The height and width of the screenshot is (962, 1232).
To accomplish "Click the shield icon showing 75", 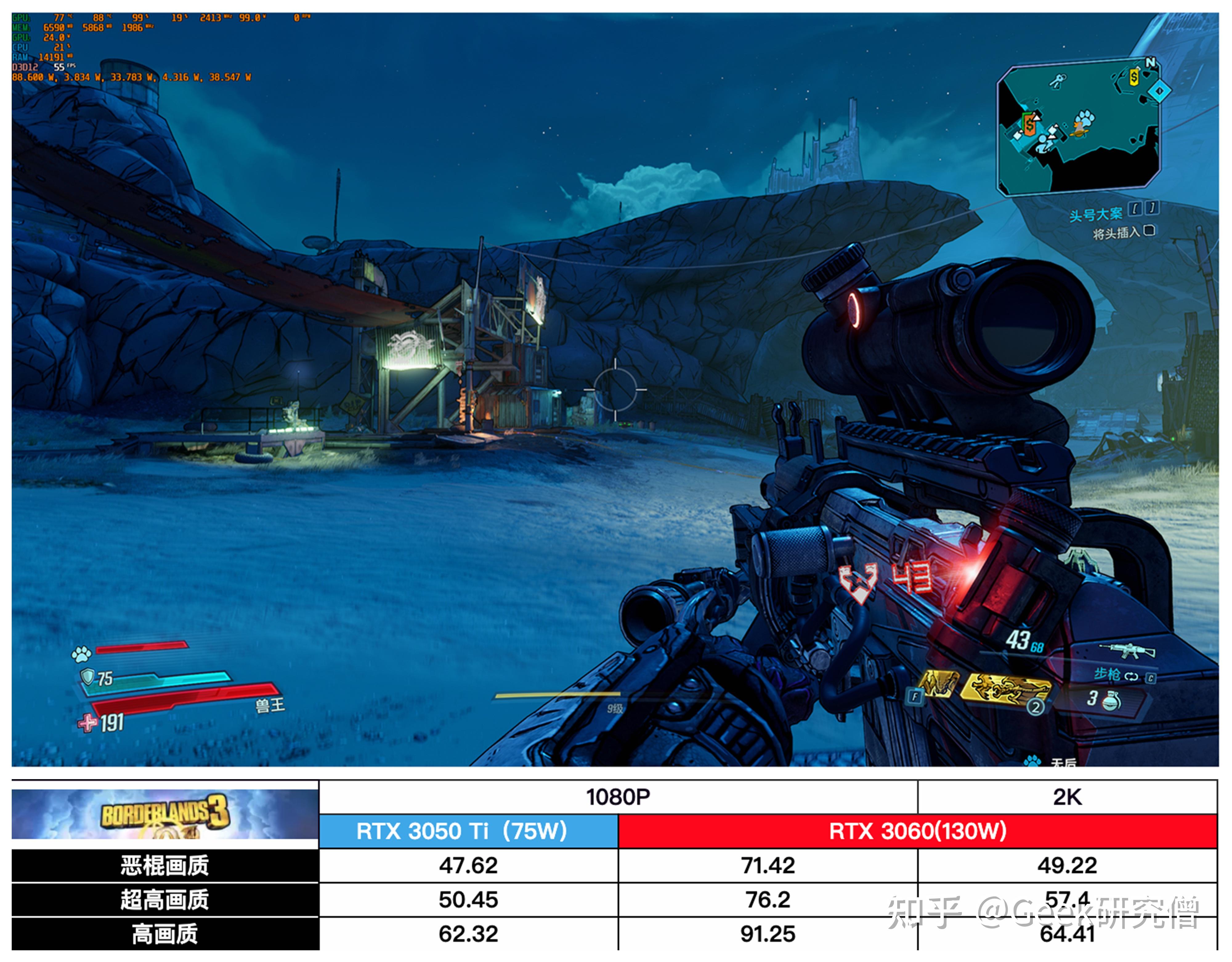I will 88,676.
